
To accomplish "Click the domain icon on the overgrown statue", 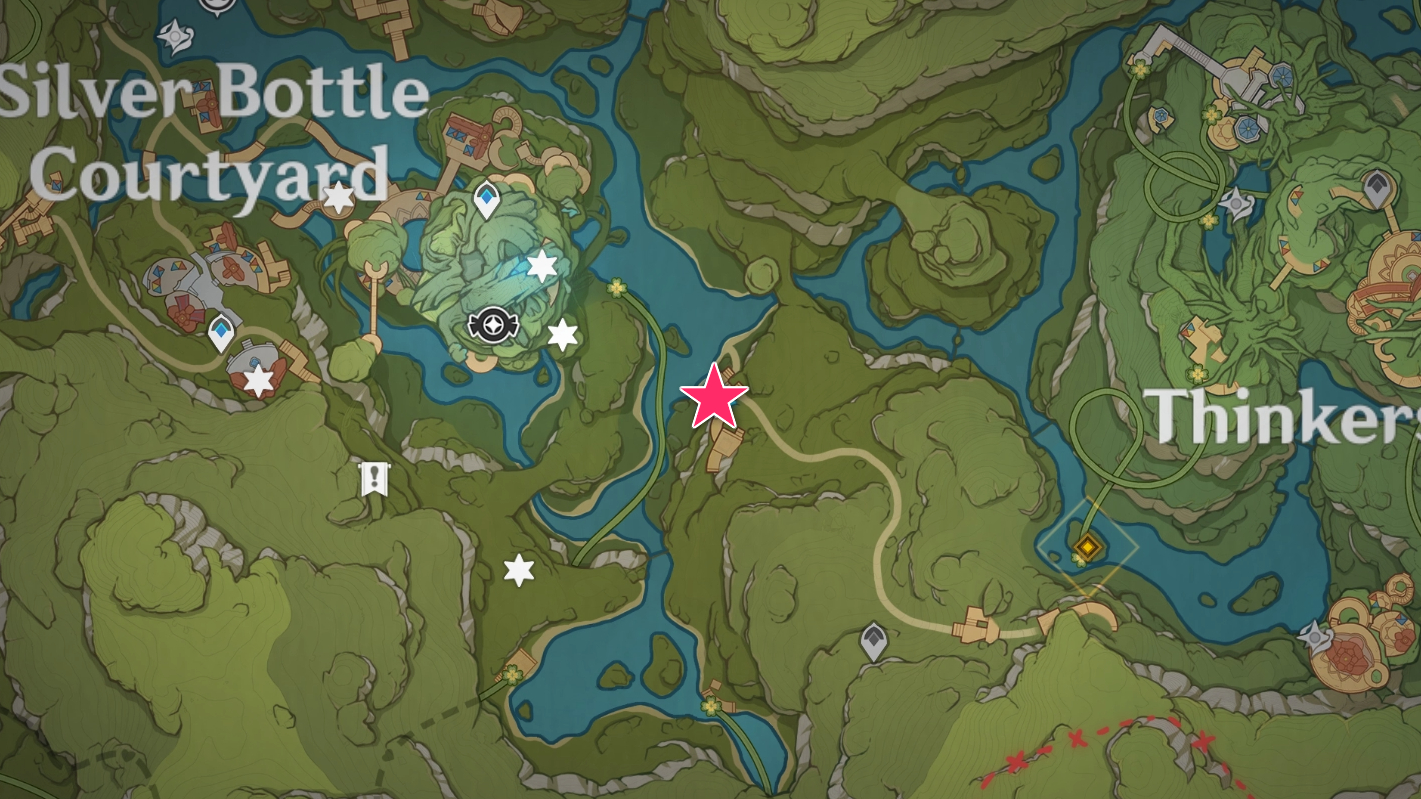I will (x=493, y=323).
